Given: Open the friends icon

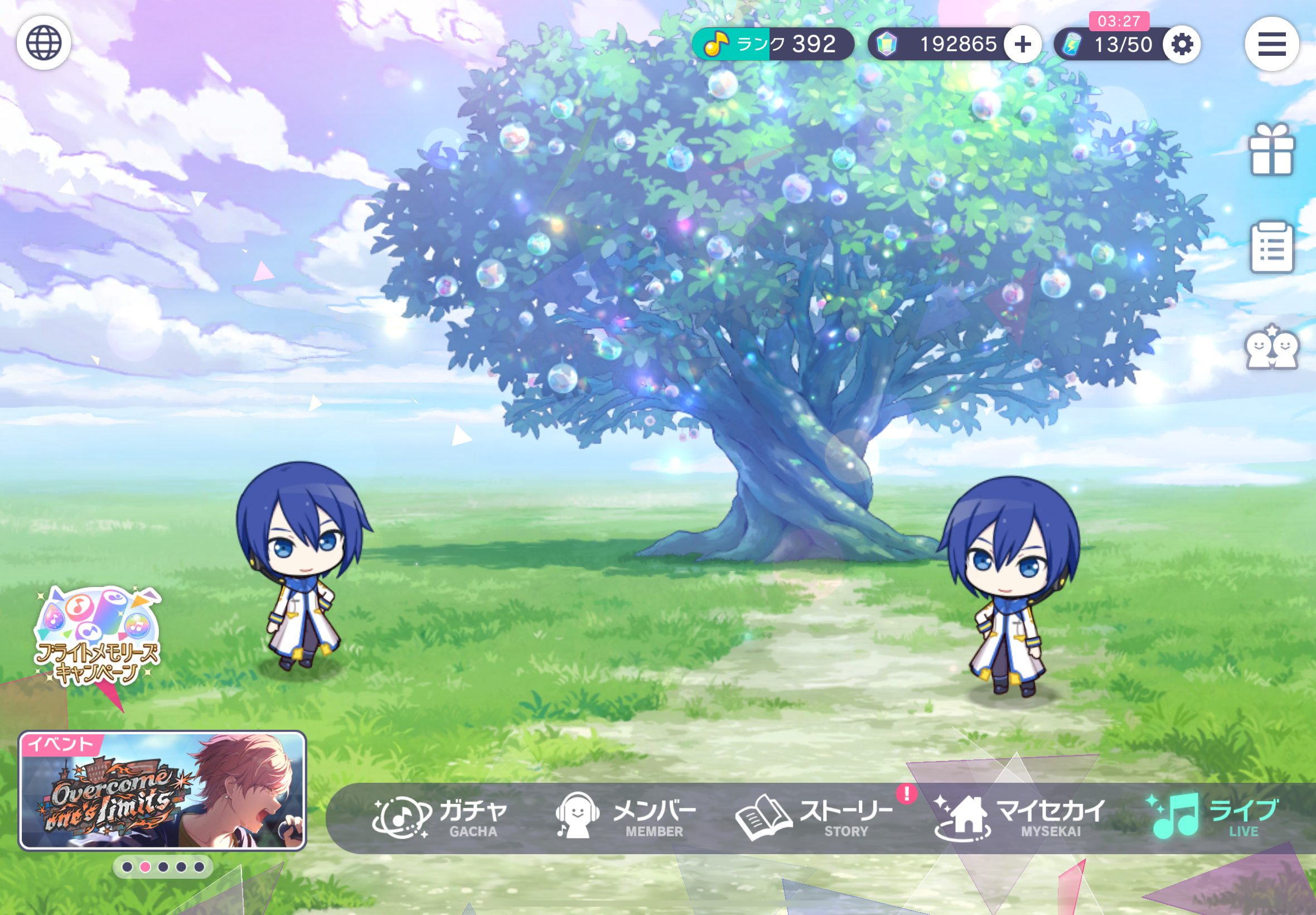Looking at the screenshot, I should click(1271, 348).
